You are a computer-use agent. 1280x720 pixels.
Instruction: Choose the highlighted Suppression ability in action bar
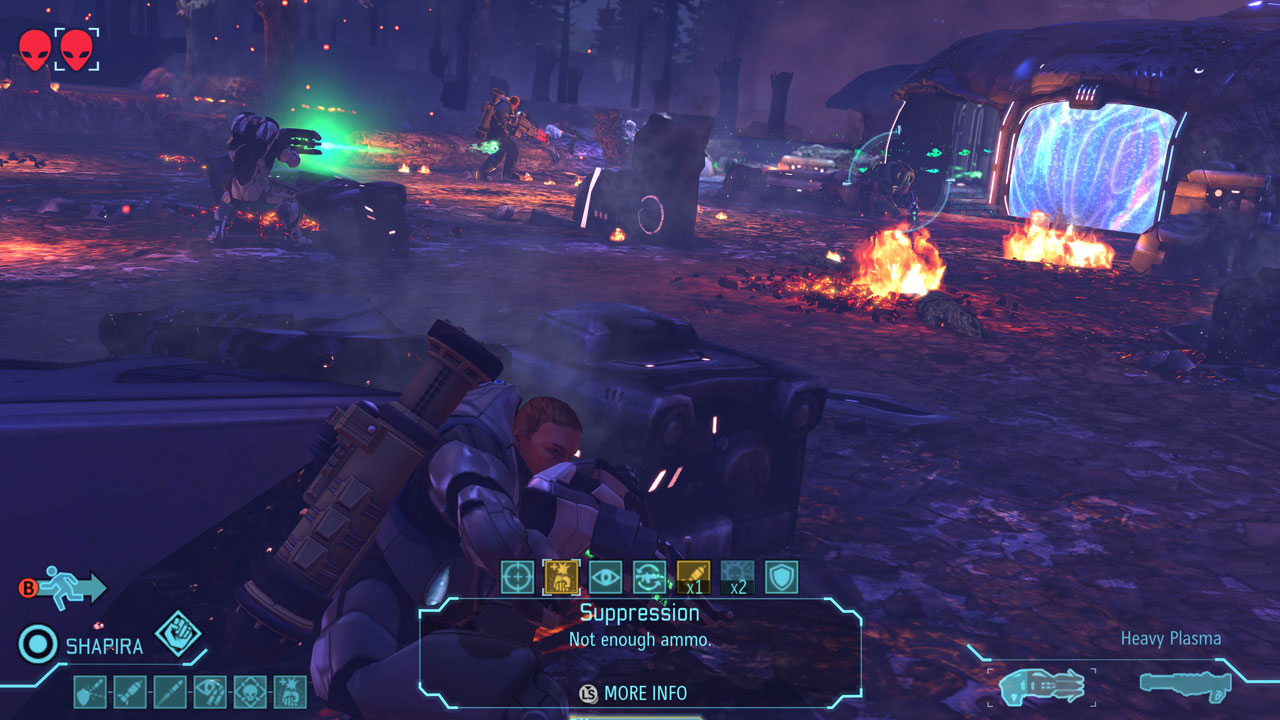point(561,577)
